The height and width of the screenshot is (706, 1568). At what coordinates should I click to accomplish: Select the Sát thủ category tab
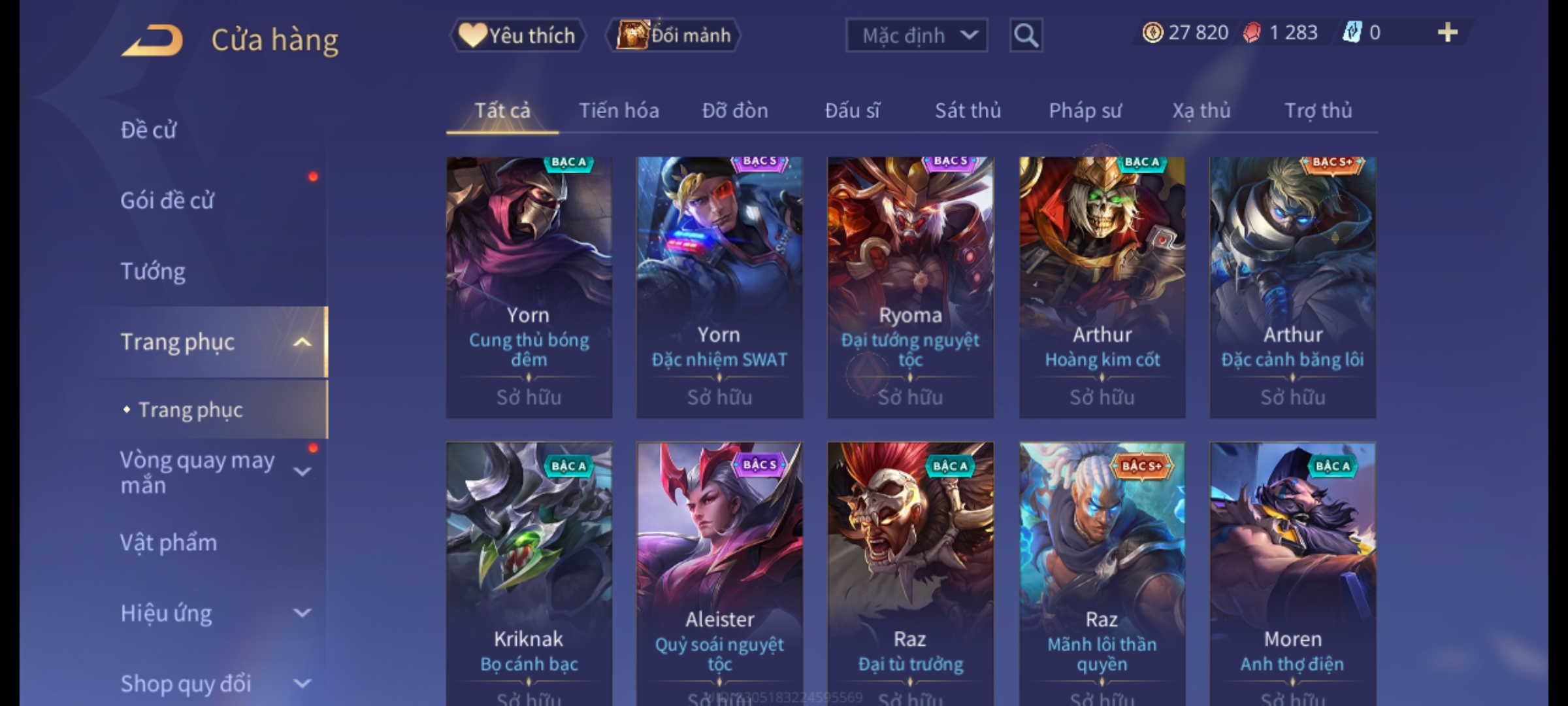(x=968, y=110)
